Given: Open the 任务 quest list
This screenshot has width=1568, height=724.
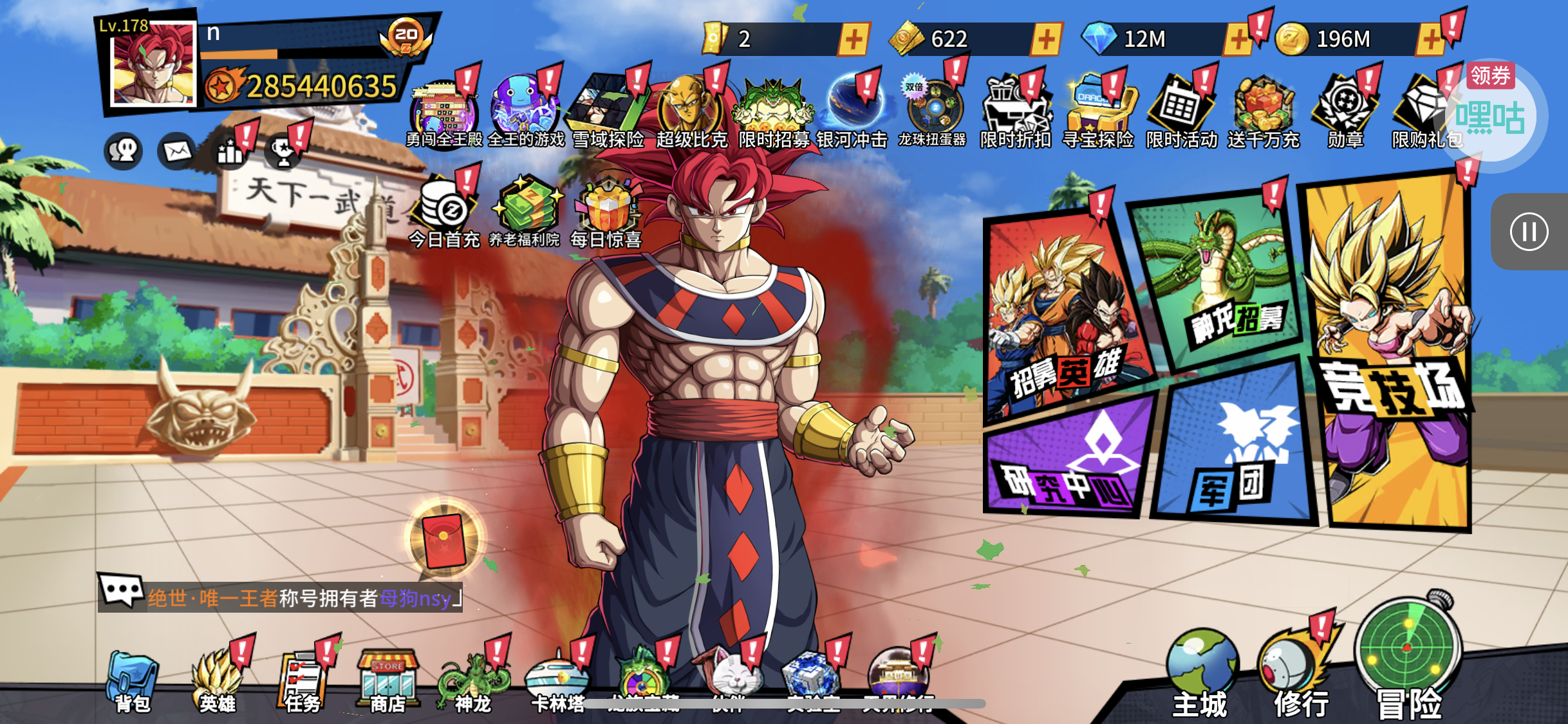Looking at the screenshot, I should tap(303, 682).
